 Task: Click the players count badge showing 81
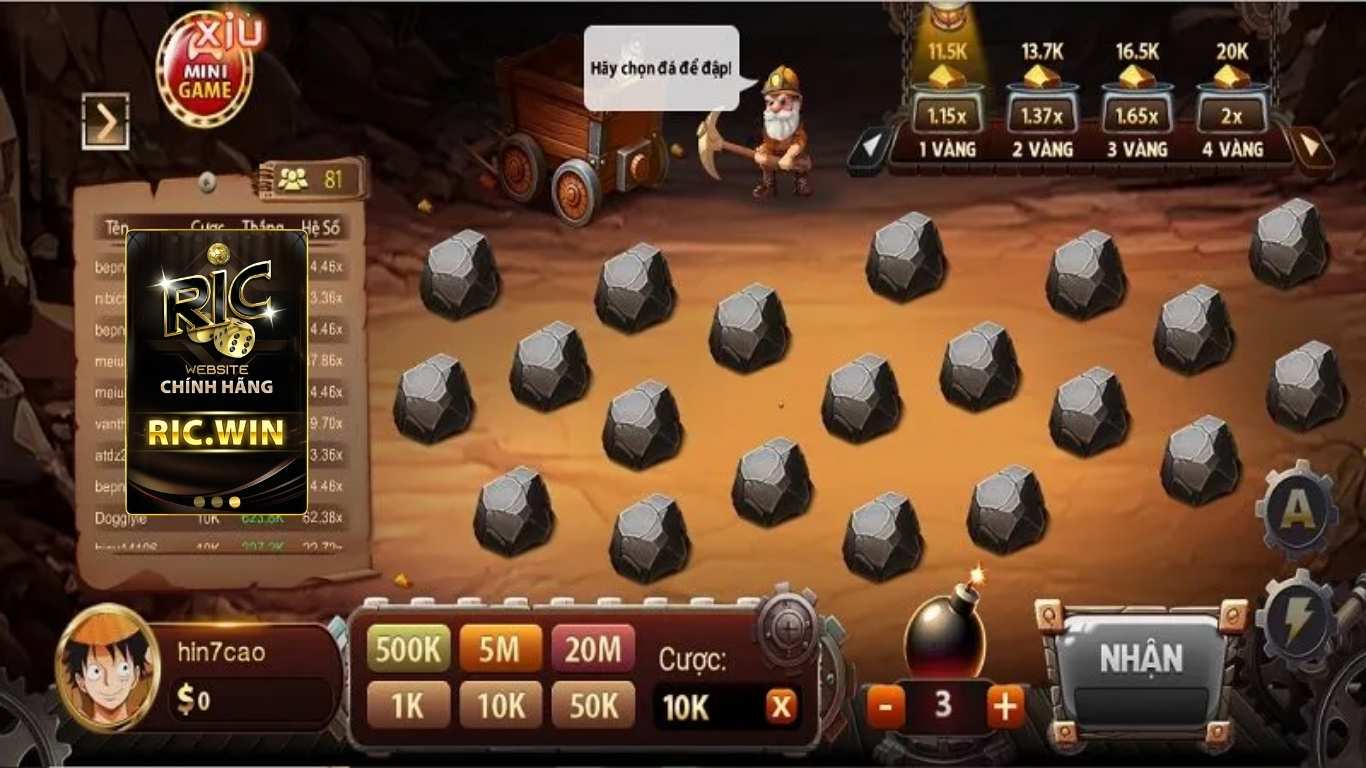click(311, 176)
